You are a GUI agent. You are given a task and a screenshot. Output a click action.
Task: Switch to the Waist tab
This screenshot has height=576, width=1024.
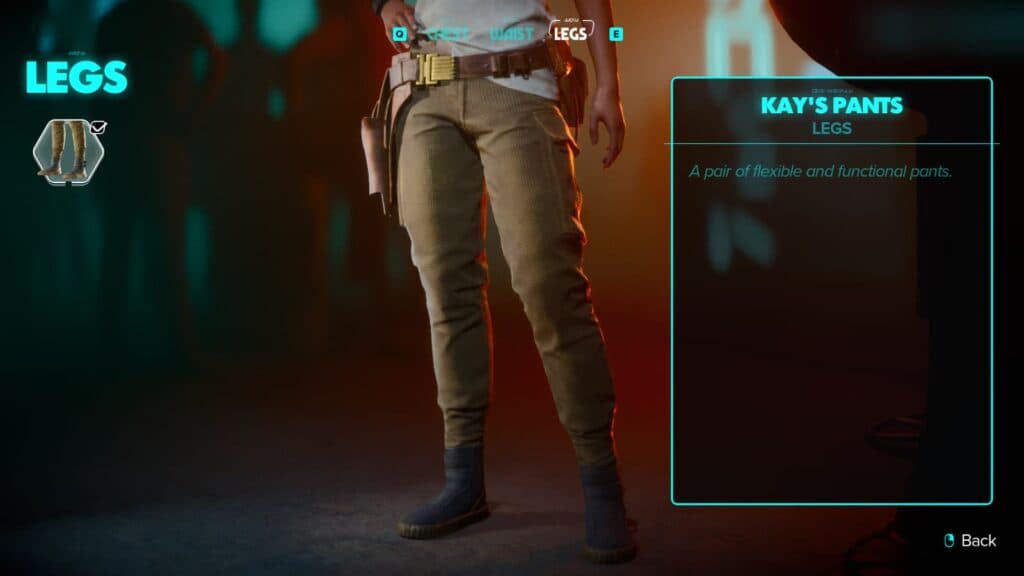point(510,34)
